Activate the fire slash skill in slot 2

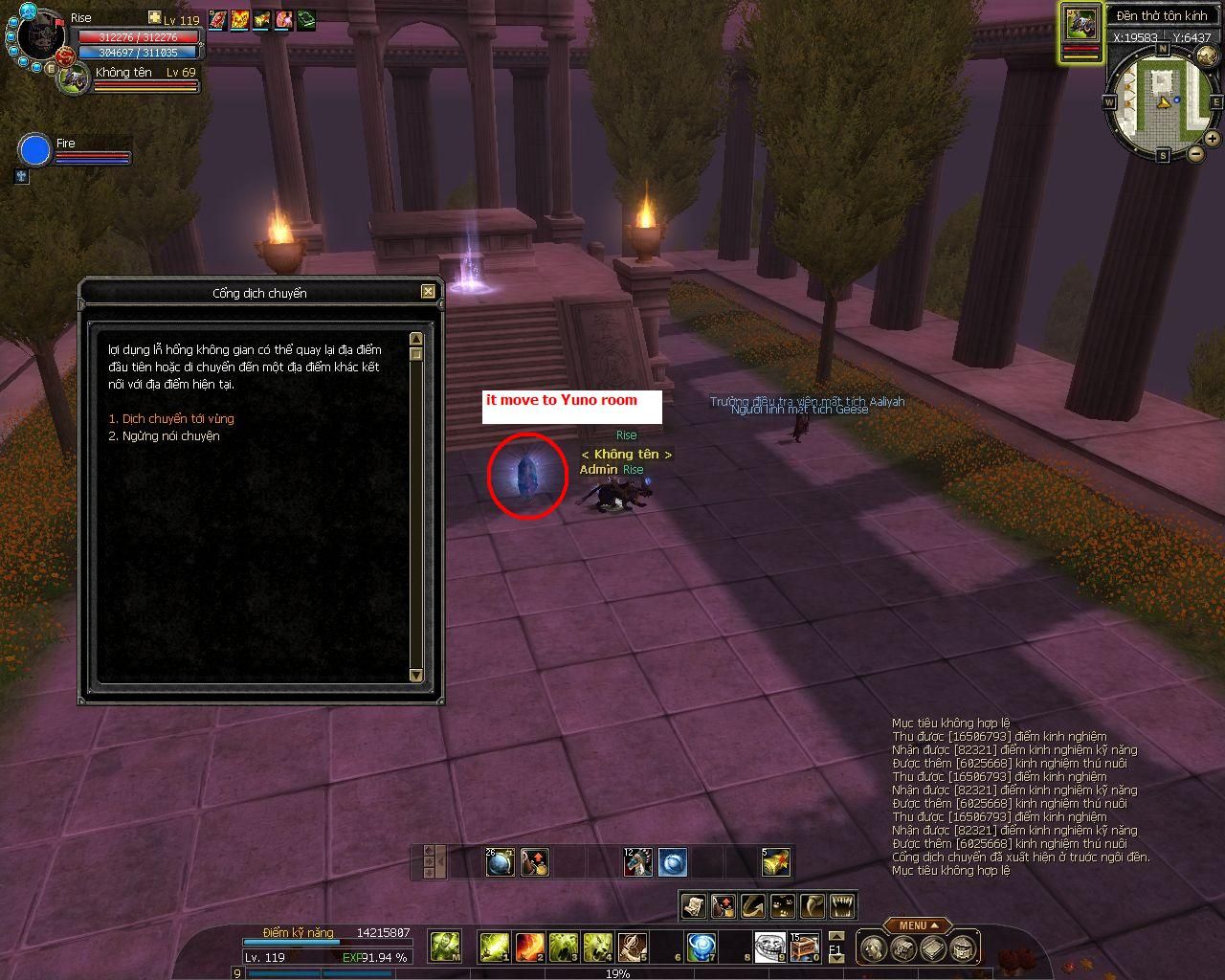[x=529, y=947]
